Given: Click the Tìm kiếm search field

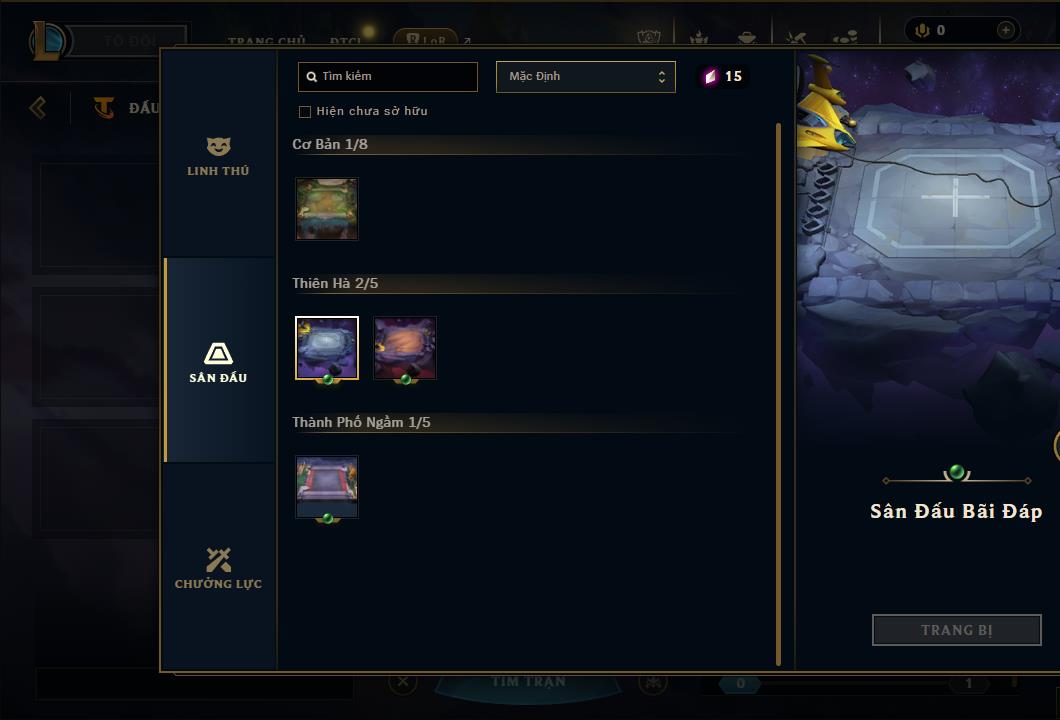Looking at the screenshot, I should click(388, 77).
